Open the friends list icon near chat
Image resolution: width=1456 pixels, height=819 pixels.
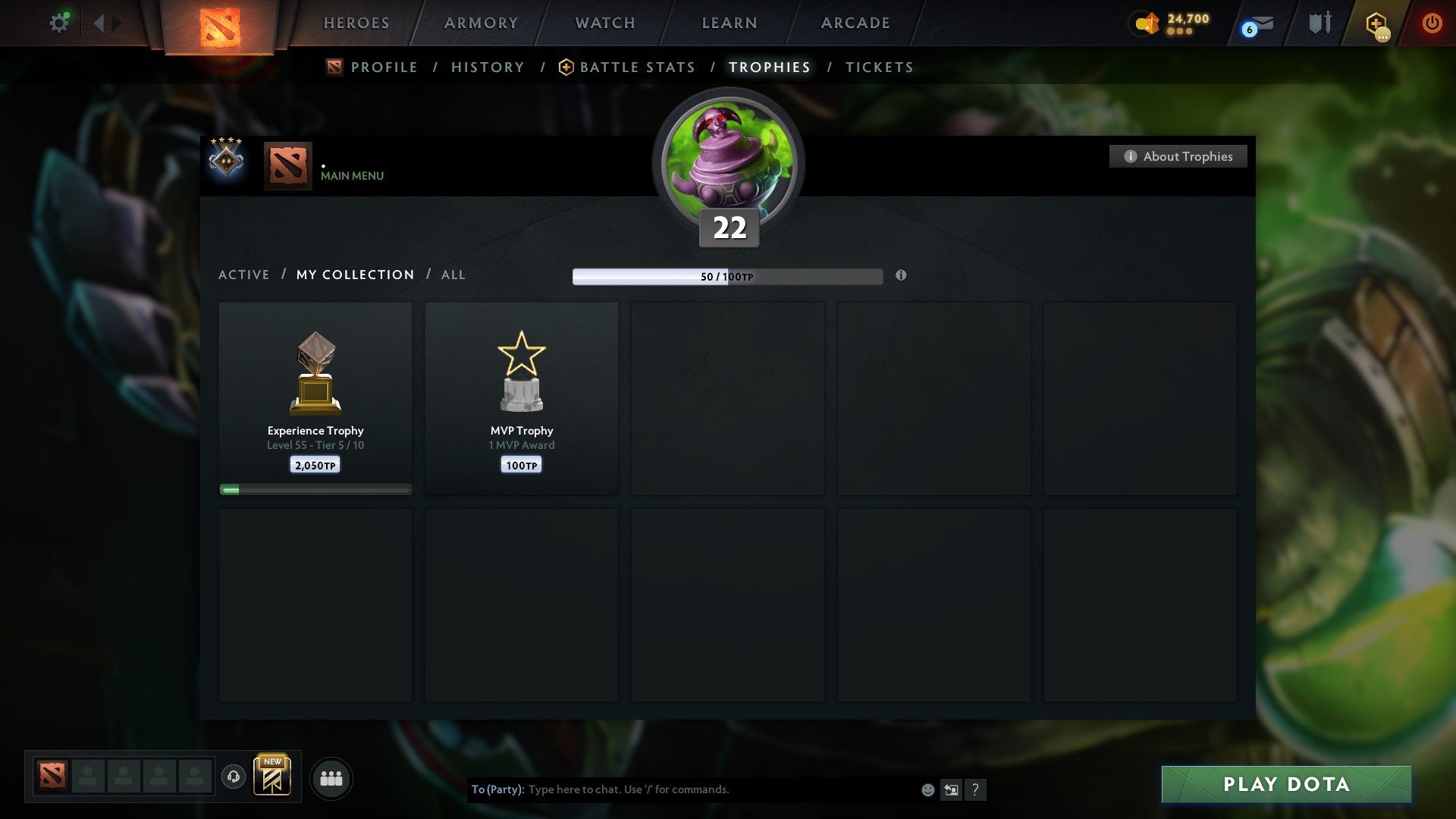[x=331, y=777]
